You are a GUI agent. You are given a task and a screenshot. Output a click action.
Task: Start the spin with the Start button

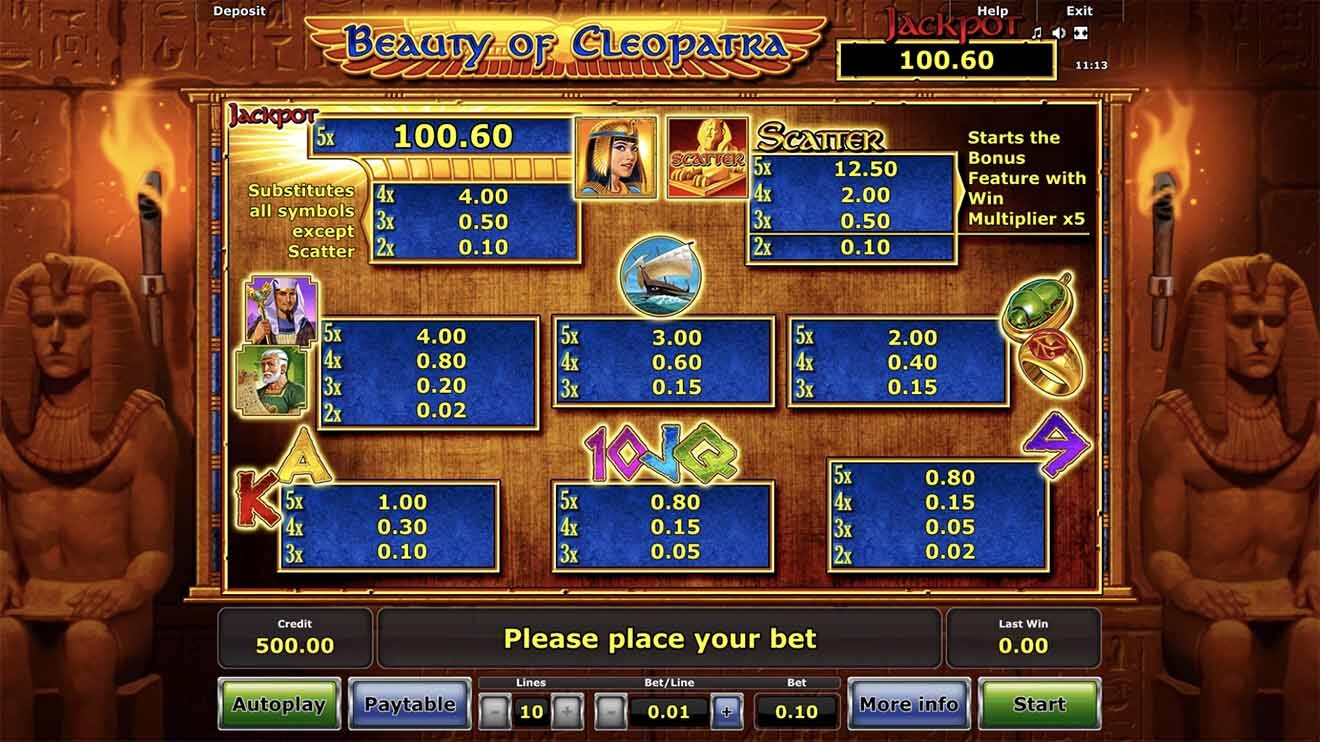click(1039, 704)
